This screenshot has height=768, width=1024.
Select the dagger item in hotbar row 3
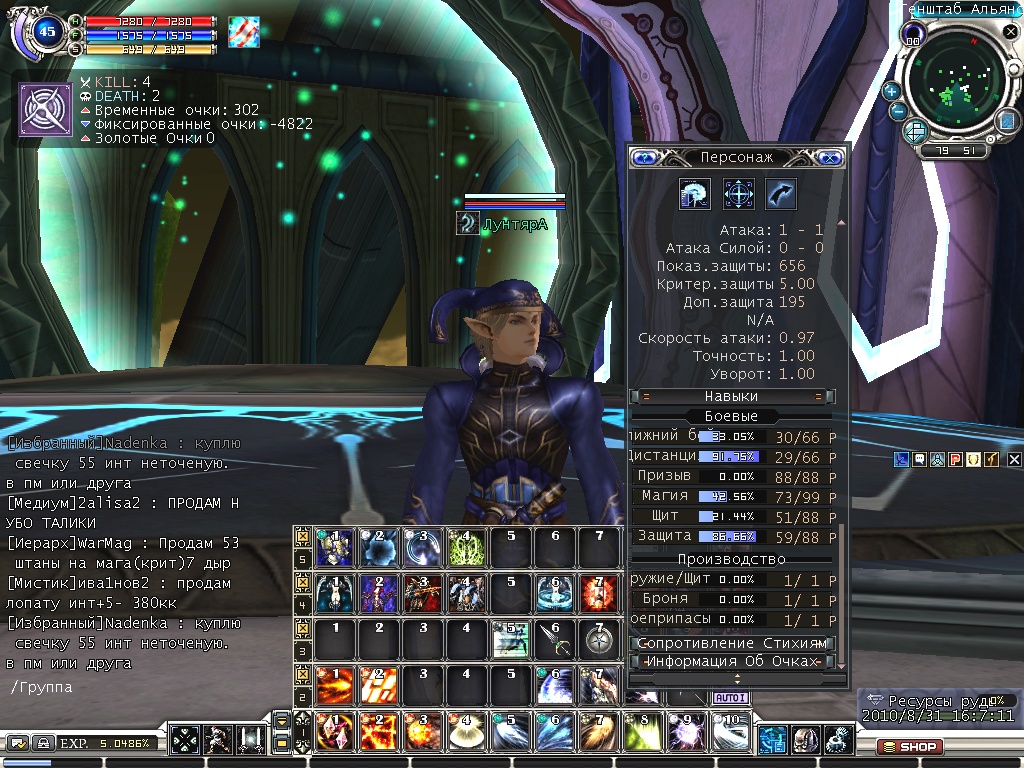pos(551,640)
